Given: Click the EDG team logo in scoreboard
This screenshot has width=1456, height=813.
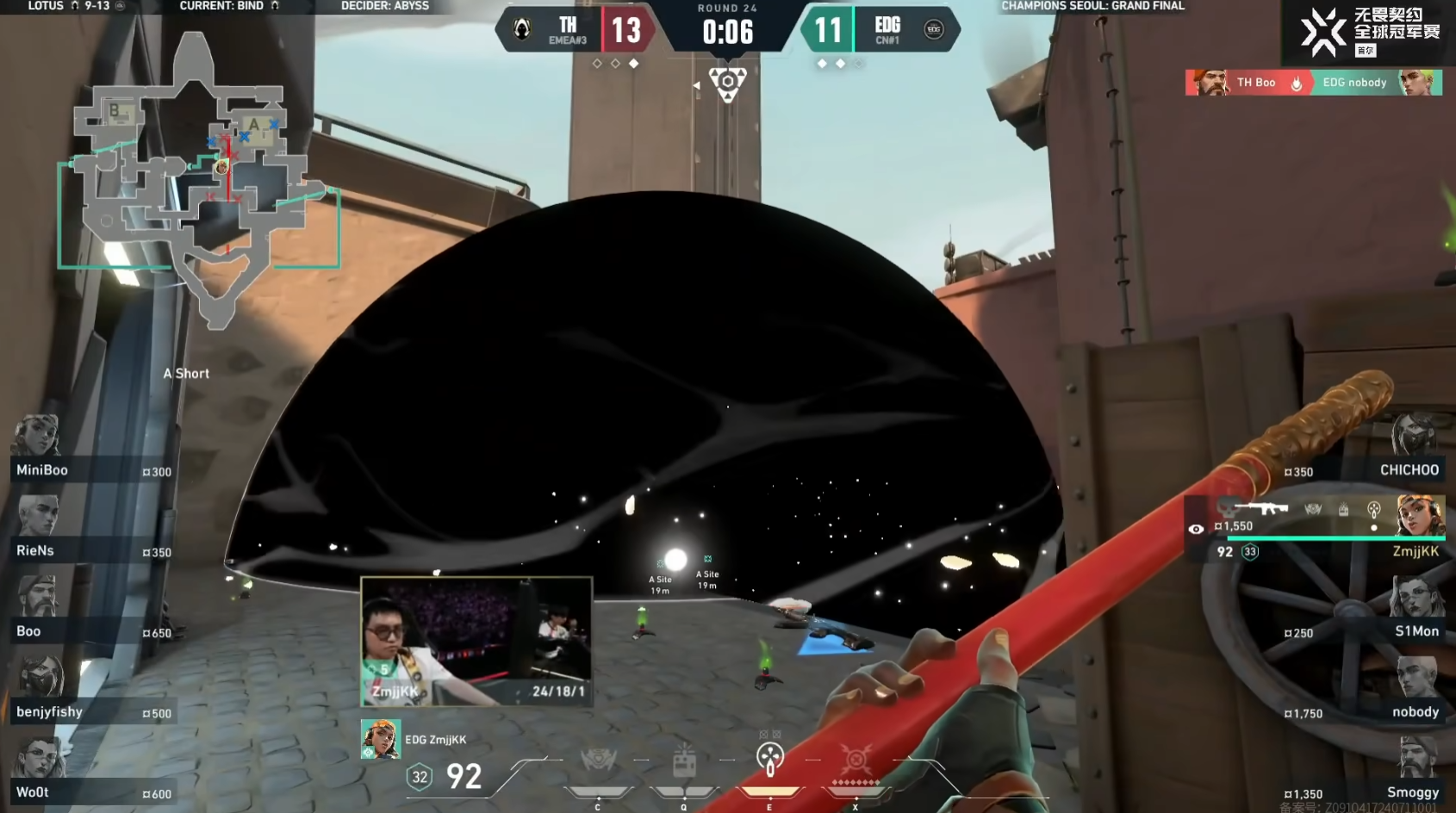Looking at the screenshot, I should point(934,30).
